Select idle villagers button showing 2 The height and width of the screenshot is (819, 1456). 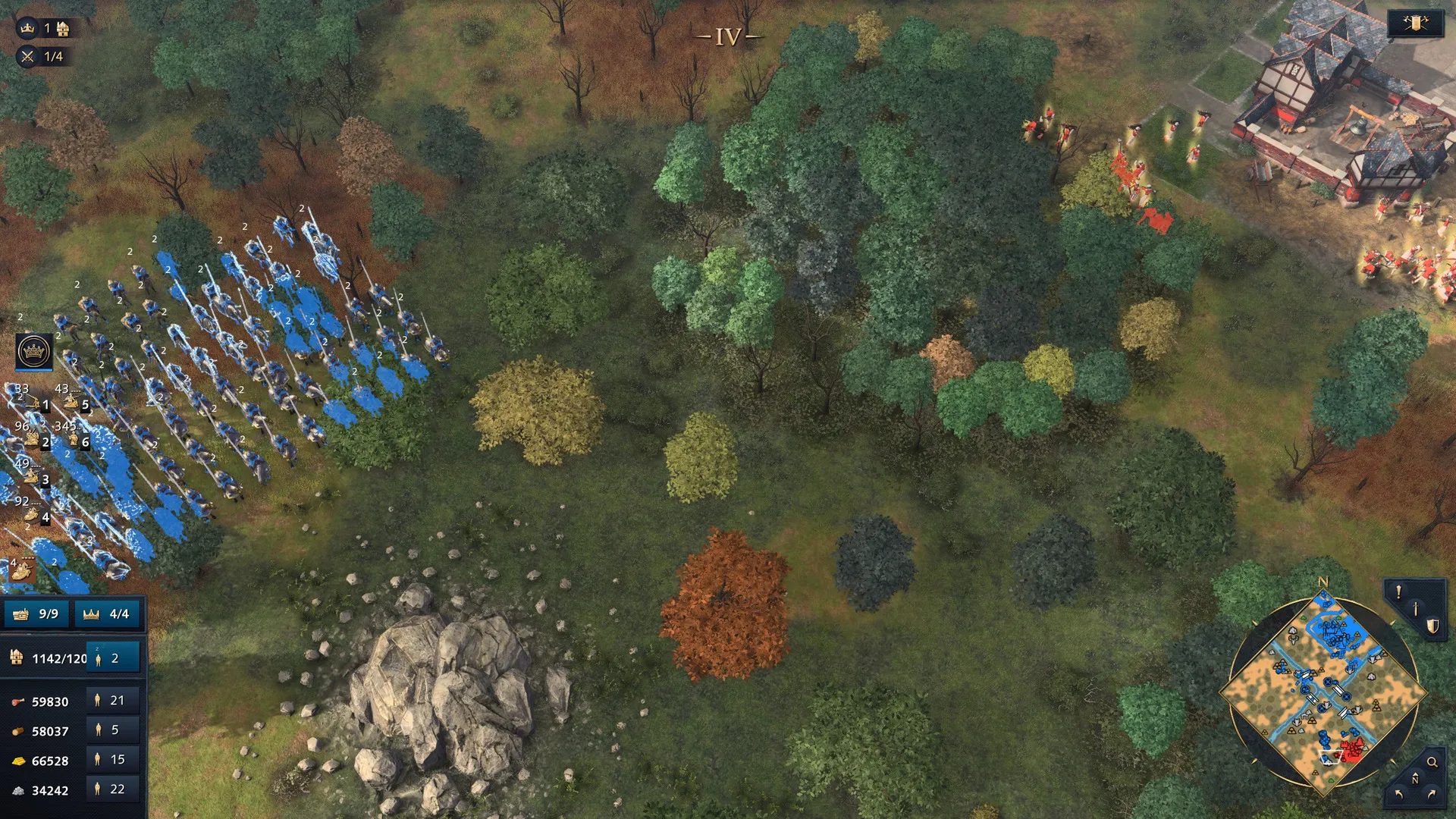[x=113, y=658]
